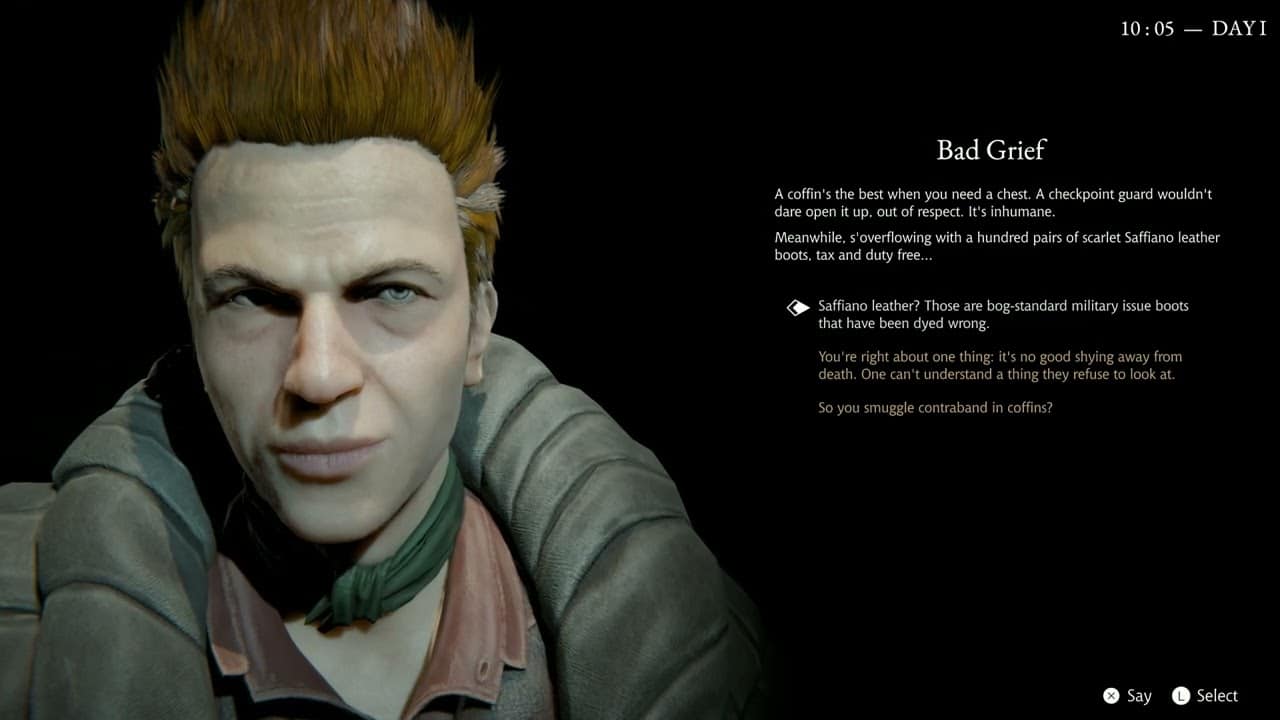This screenshot has height=720, width=1280.
Task: Select the reply about shying away from death
Action: [x=1000, y=365]
